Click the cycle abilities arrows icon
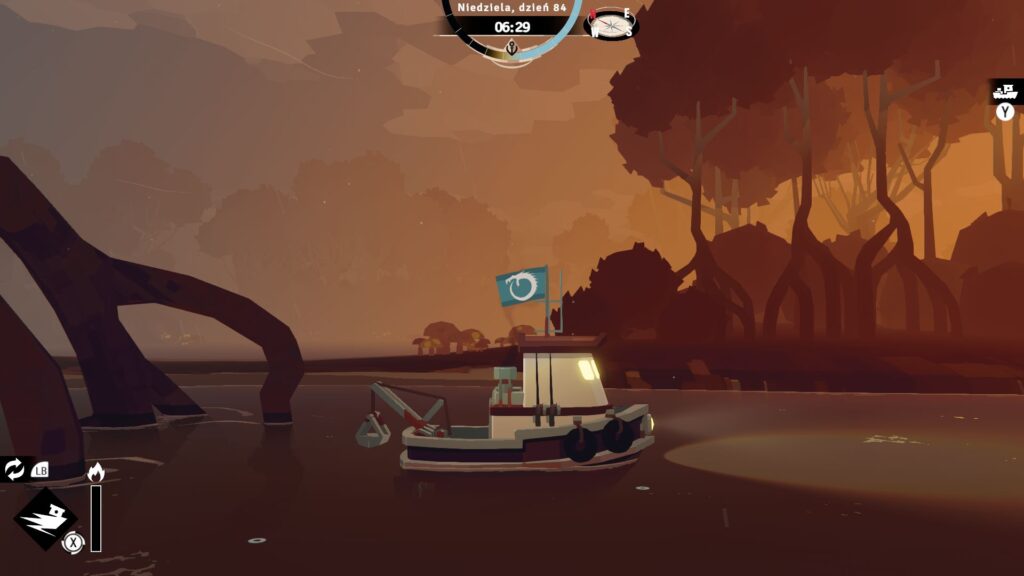Image resolution: width=1024 pixels, height=576 pixels. point(15,469)
